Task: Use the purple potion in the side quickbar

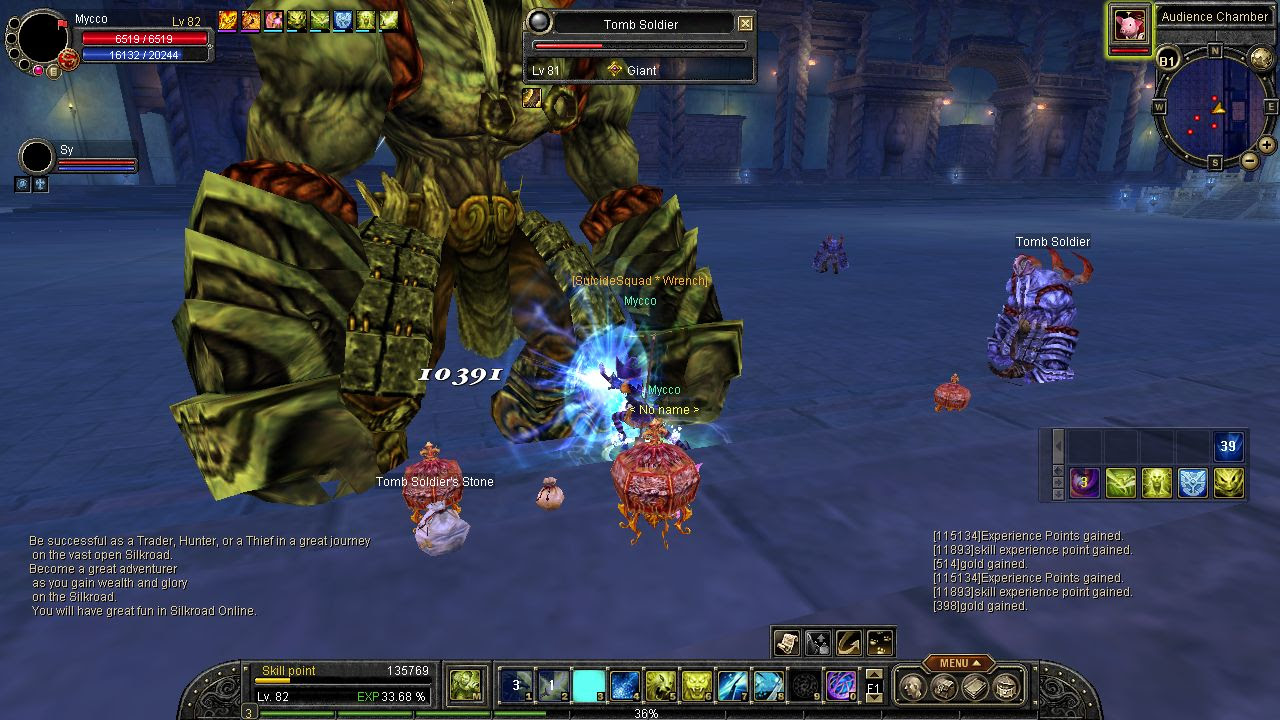Action: tap(1085, 483)
